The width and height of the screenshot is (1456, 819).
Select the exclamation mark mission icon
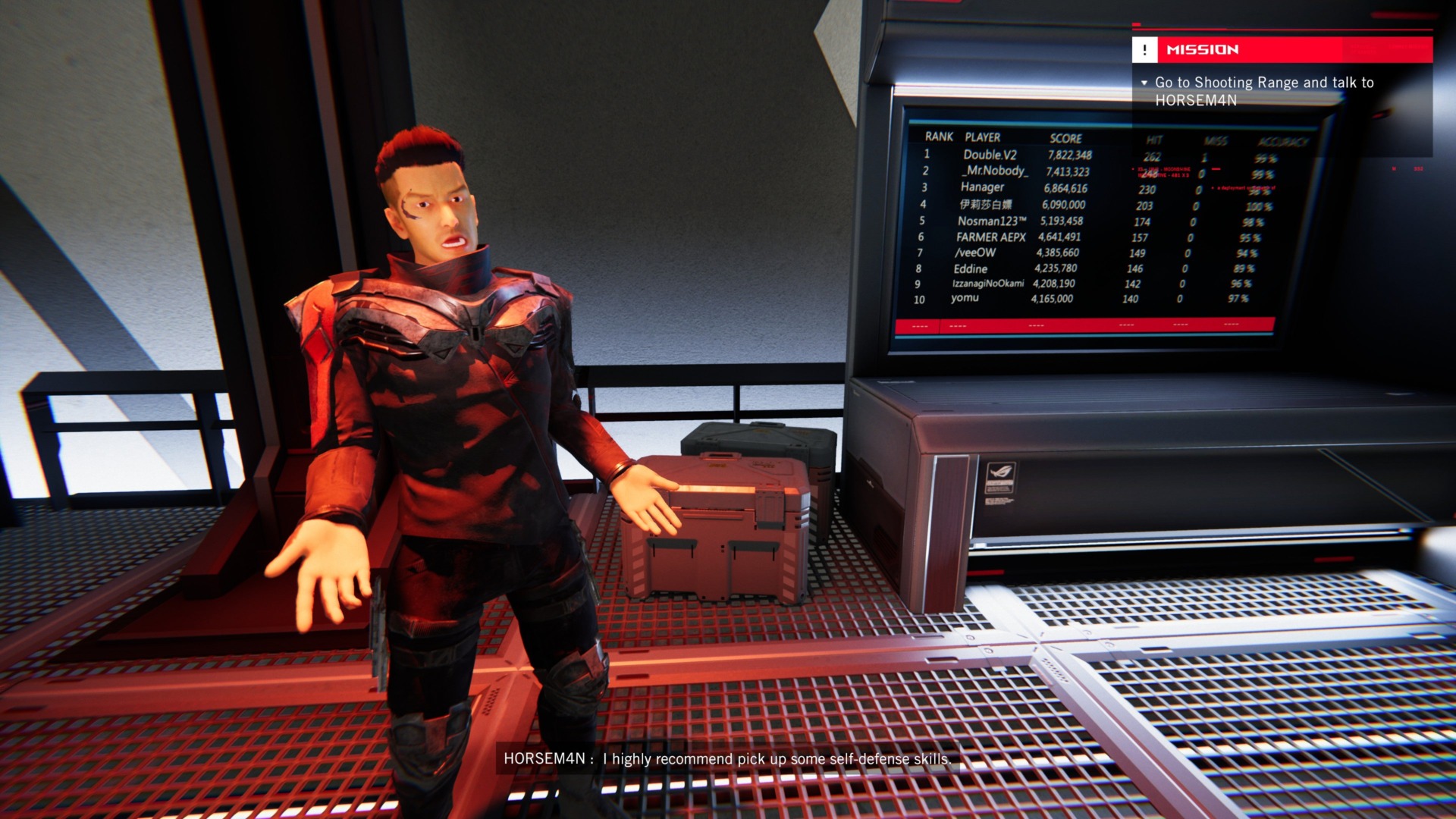pos(1144,49)
